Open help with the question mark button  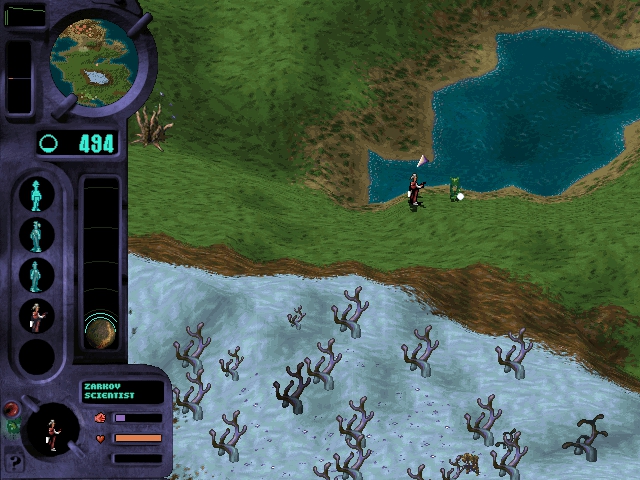[x=14, y=462]
